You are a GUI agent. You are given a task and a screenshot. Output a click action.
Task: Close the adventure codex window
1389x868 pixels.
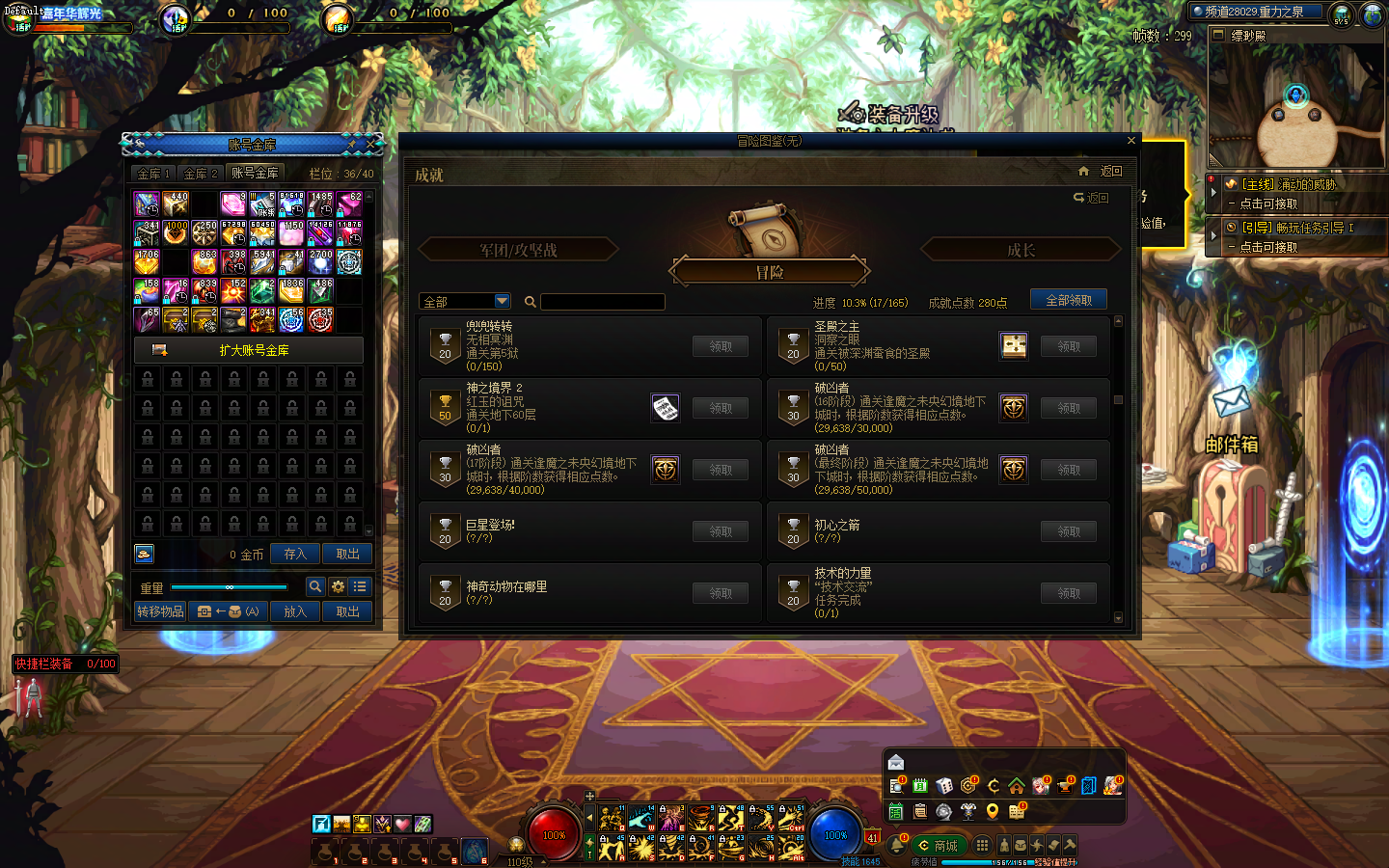click(x=1131, y=141)
